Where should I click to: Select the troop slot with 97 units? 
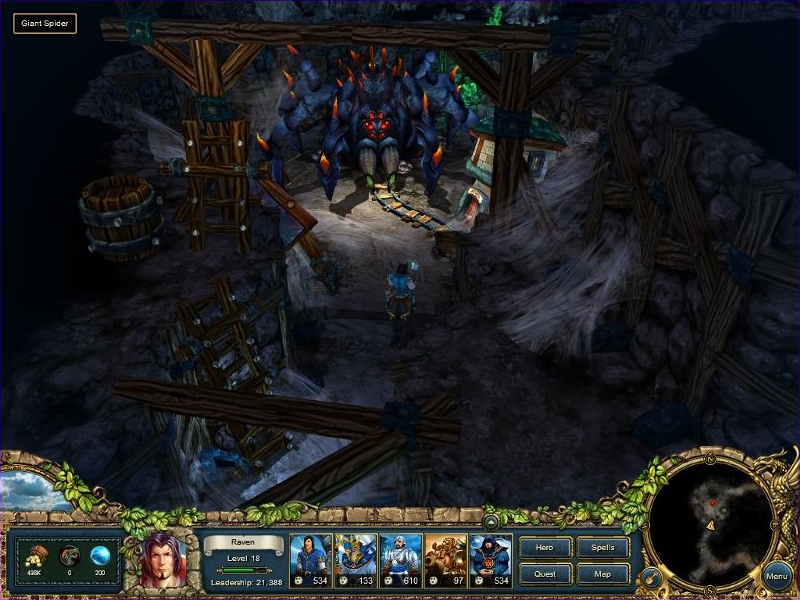pos(445,559)
